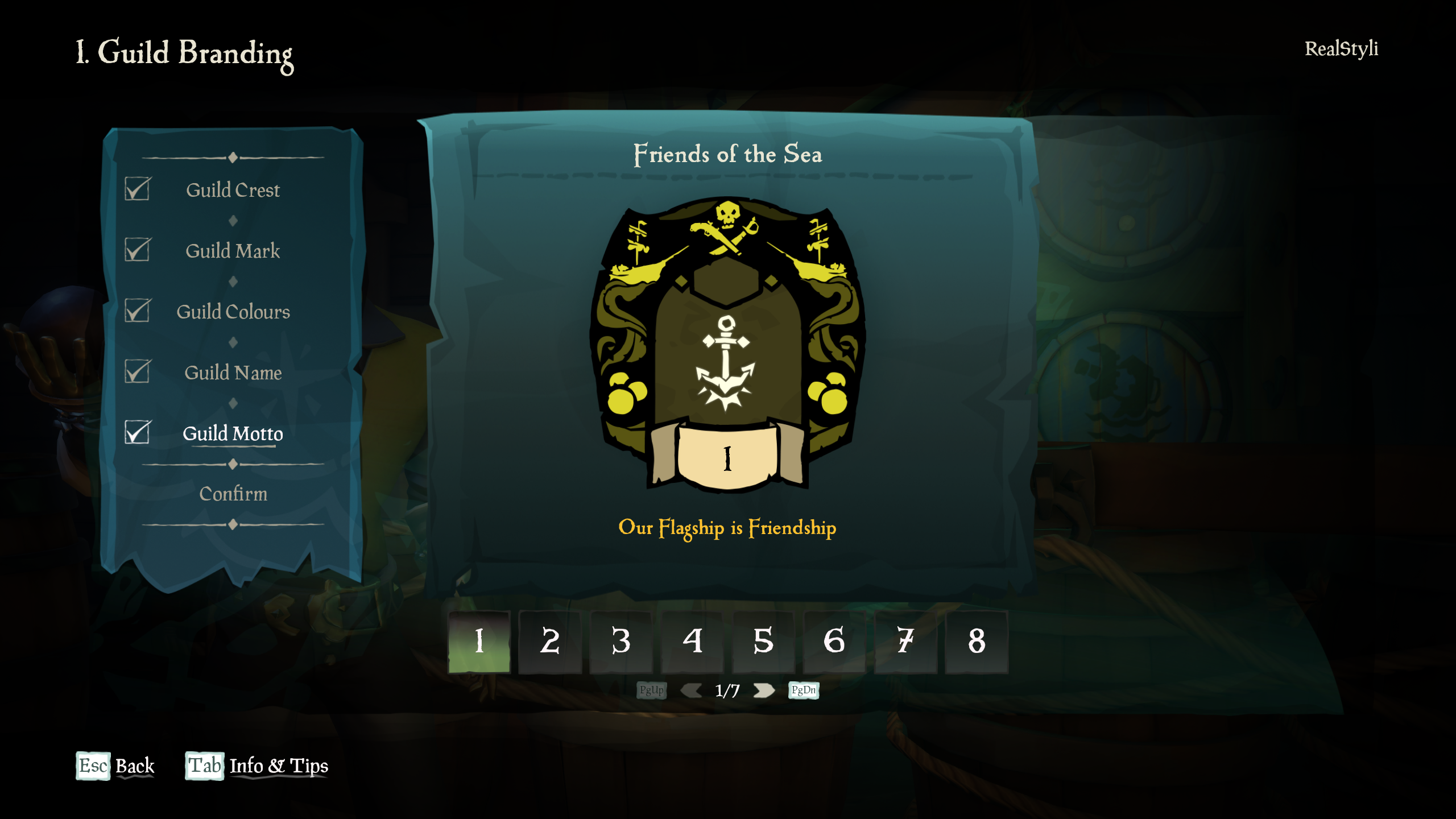The height and width of the screenshot is (819, 1456).
Task: Select motto tile number 8
Action: coord(977,642)
